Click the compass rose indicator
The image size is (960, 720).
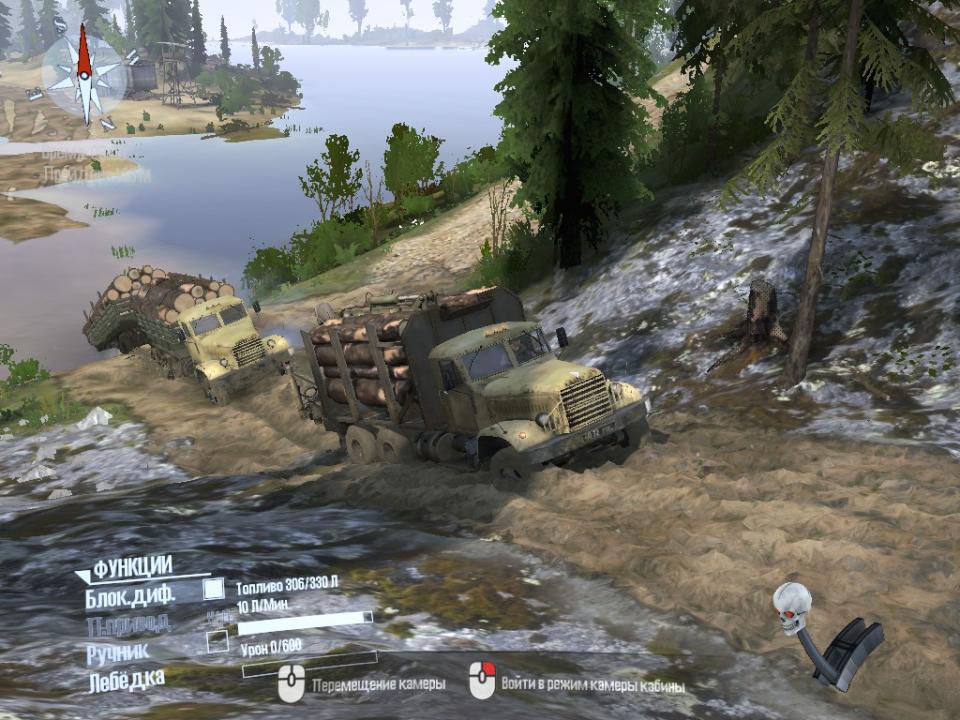click(x=84, y=73)
